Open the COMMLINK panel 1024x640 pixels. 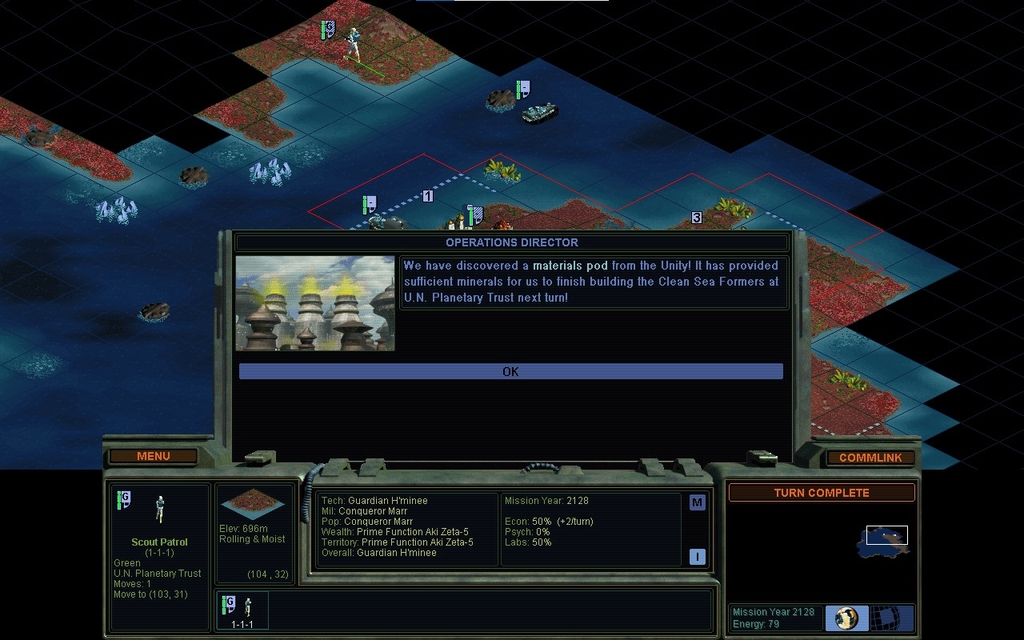(870, 457)
